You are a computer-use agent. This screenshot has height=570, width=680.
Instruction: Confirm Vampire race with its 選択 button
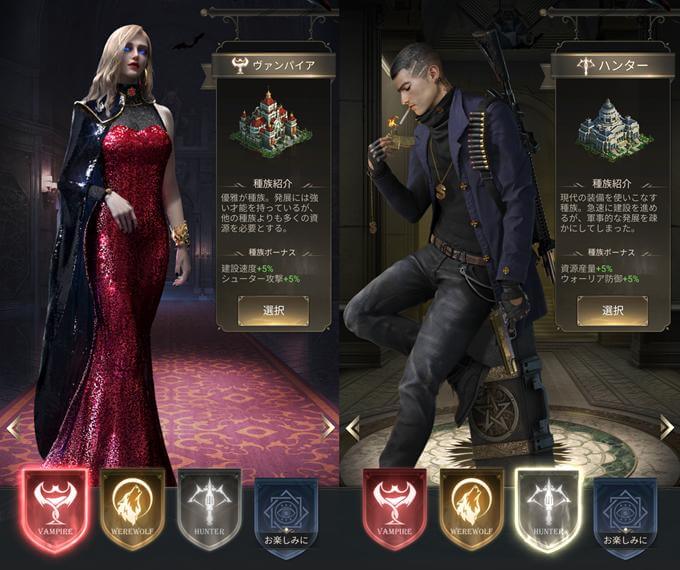pyautogui.click(x=273, y=311)
